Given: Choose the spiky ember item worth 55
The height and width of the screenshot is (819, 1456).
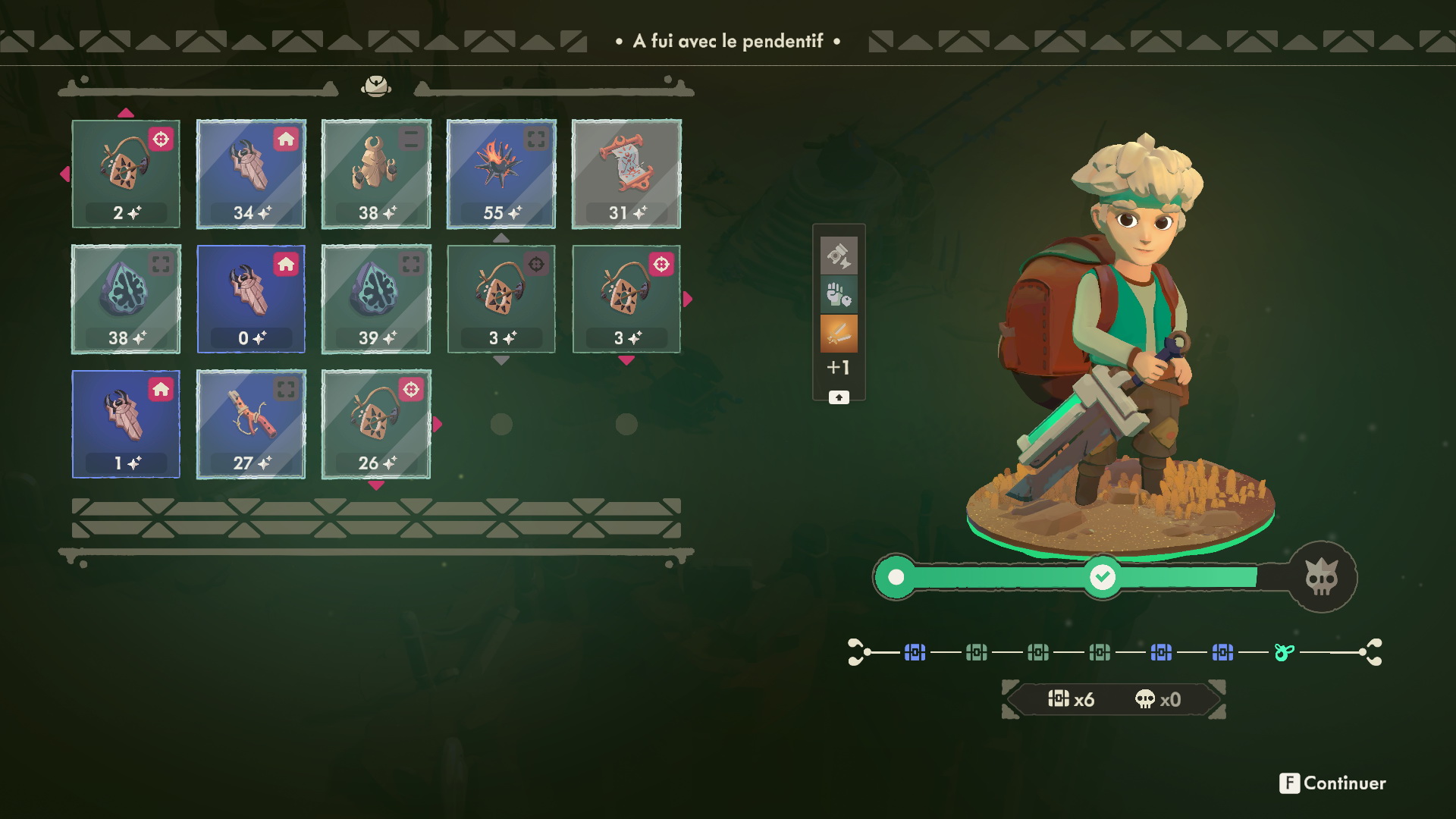Looking at the screenshot, I should click(x=501, y=174).
